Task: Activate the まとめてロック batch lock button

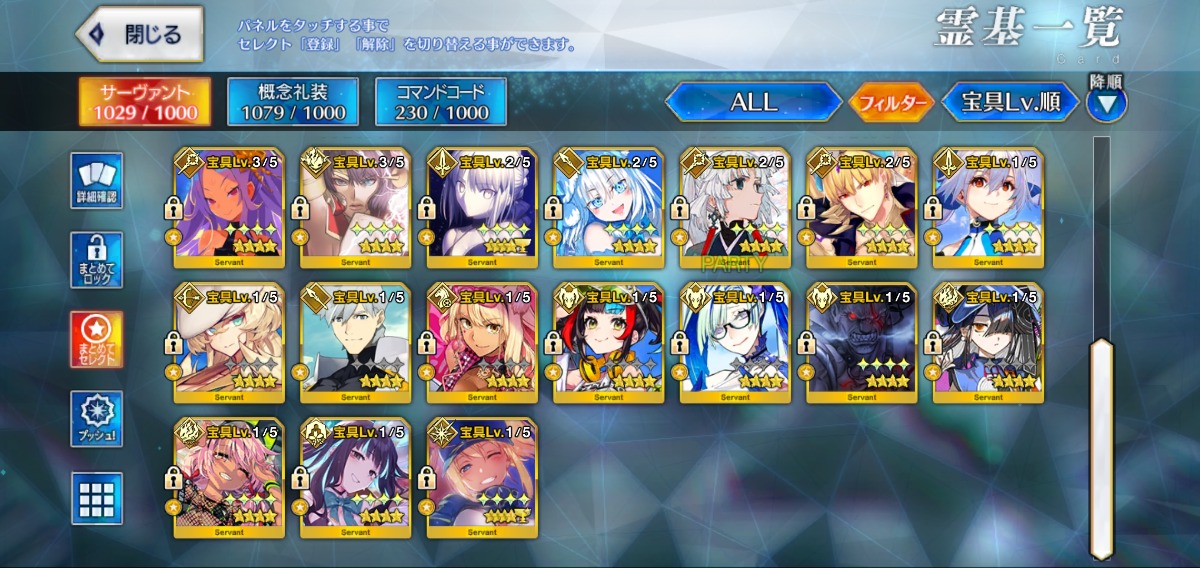Action: 97,260
